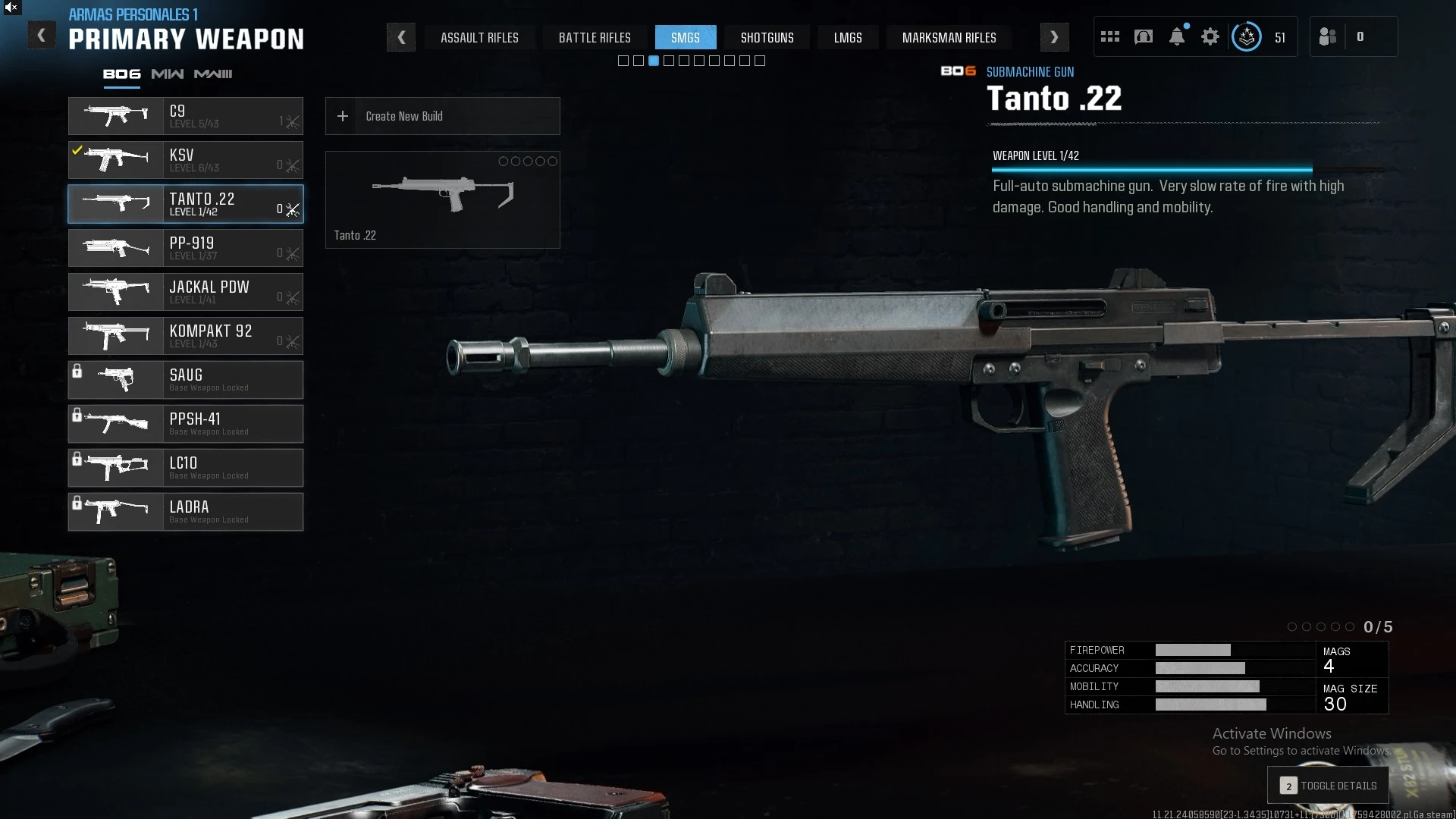
Task: Click Create New Build
Action: tap(443, 116)
